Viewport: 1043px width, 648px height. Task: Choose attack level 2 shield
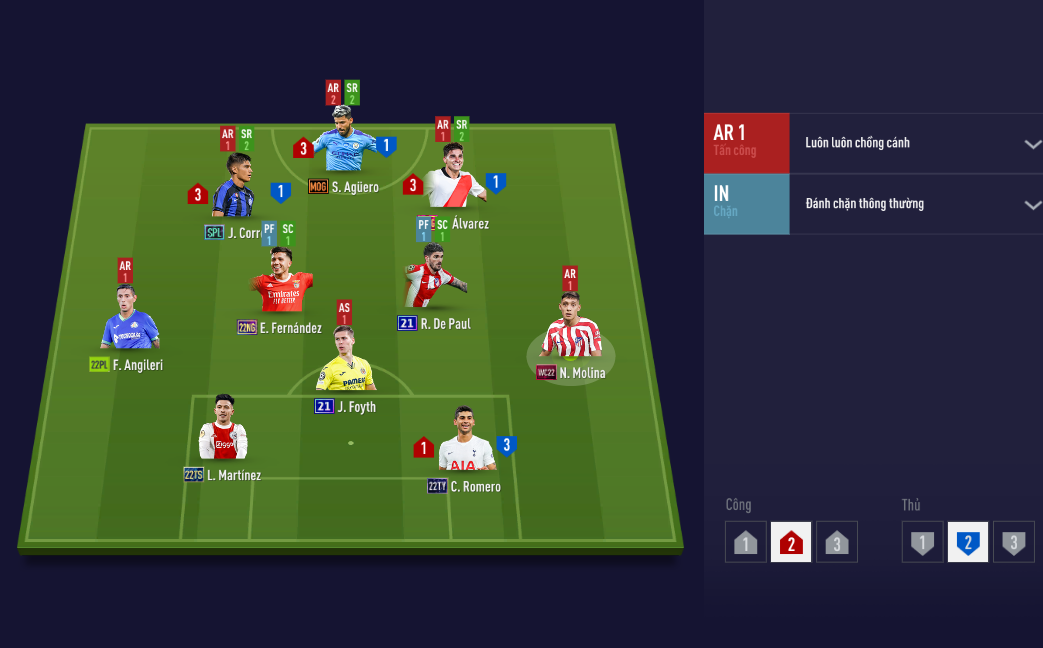click(791, 543)
